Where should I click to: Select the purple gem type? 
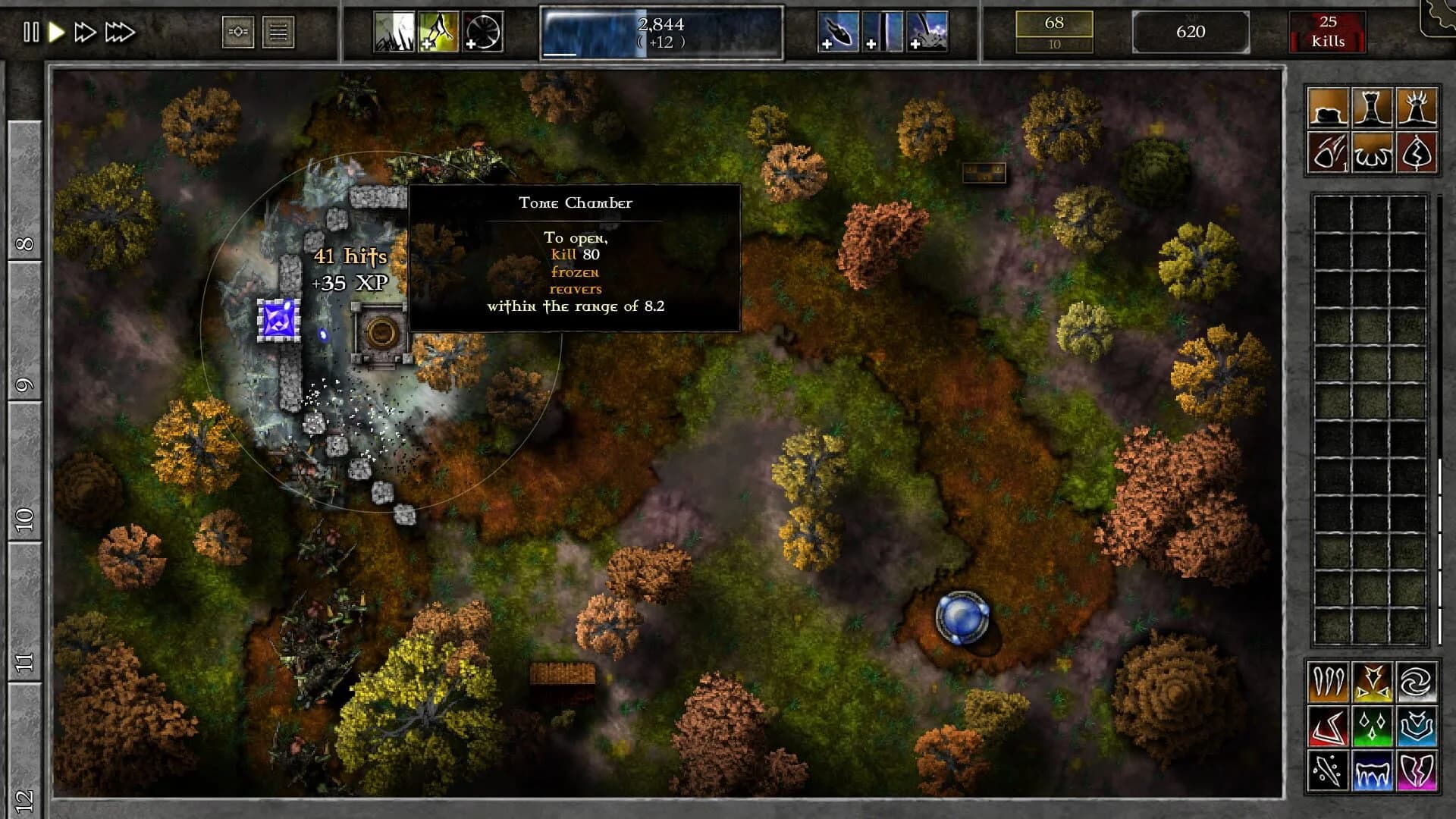[x=1417, y=772]
